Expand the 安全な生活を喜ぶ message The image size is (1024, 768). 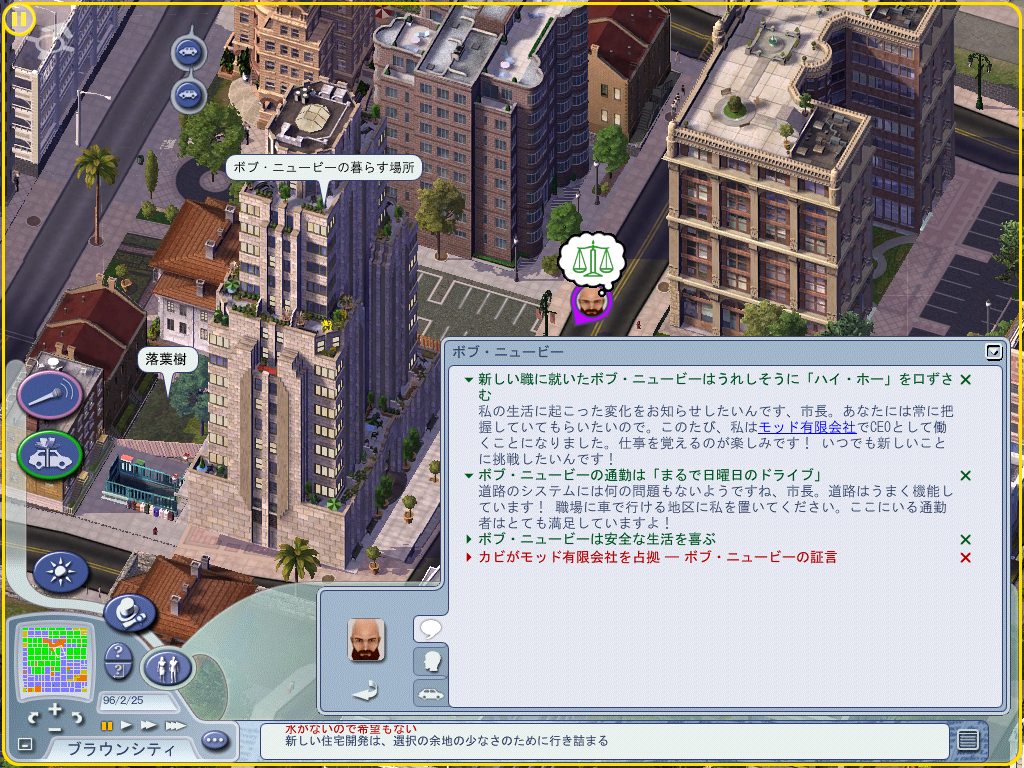(x=469, y=539)
